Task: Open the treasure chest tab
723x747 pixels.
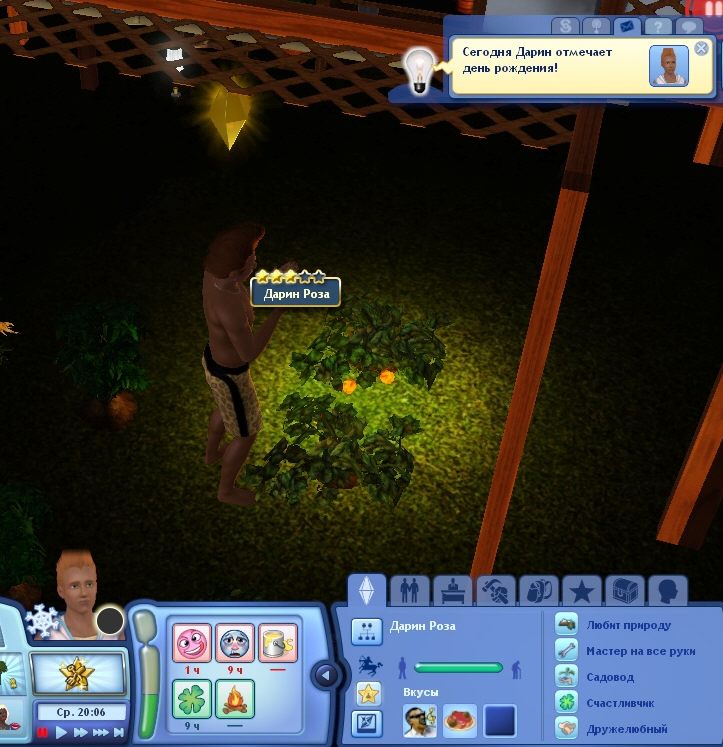Action: click(626, 590)
